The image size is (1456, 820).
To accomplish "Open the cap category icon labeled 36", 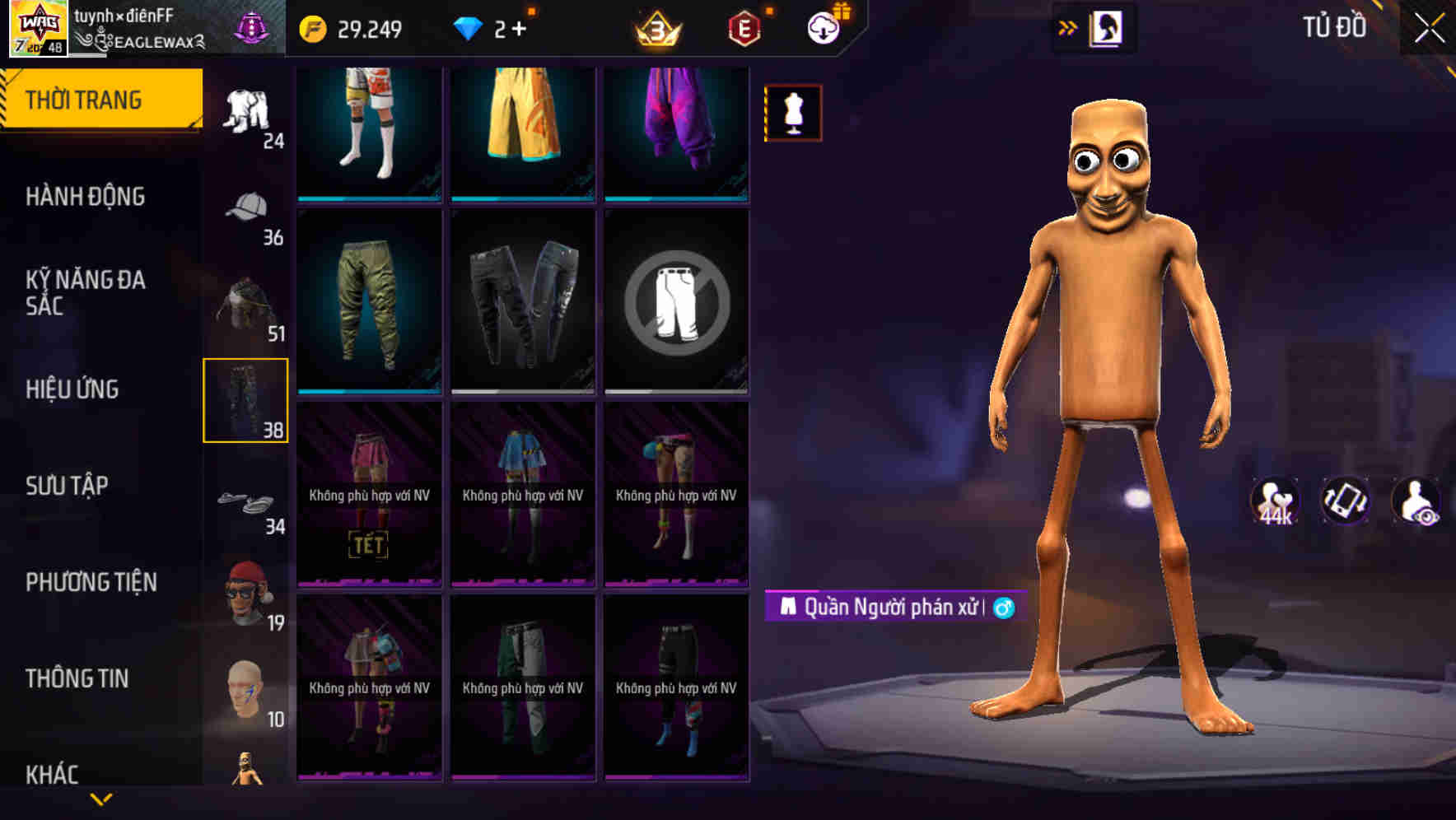I will click(x=246, y=206).
